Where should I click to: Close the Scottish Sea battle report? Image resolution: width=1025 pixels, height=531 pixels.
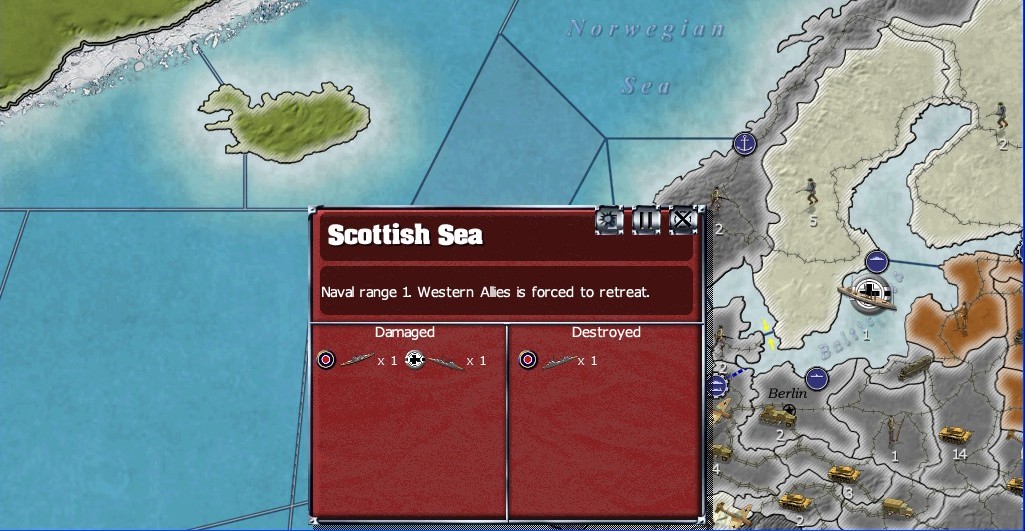click(x=682, y=220)
